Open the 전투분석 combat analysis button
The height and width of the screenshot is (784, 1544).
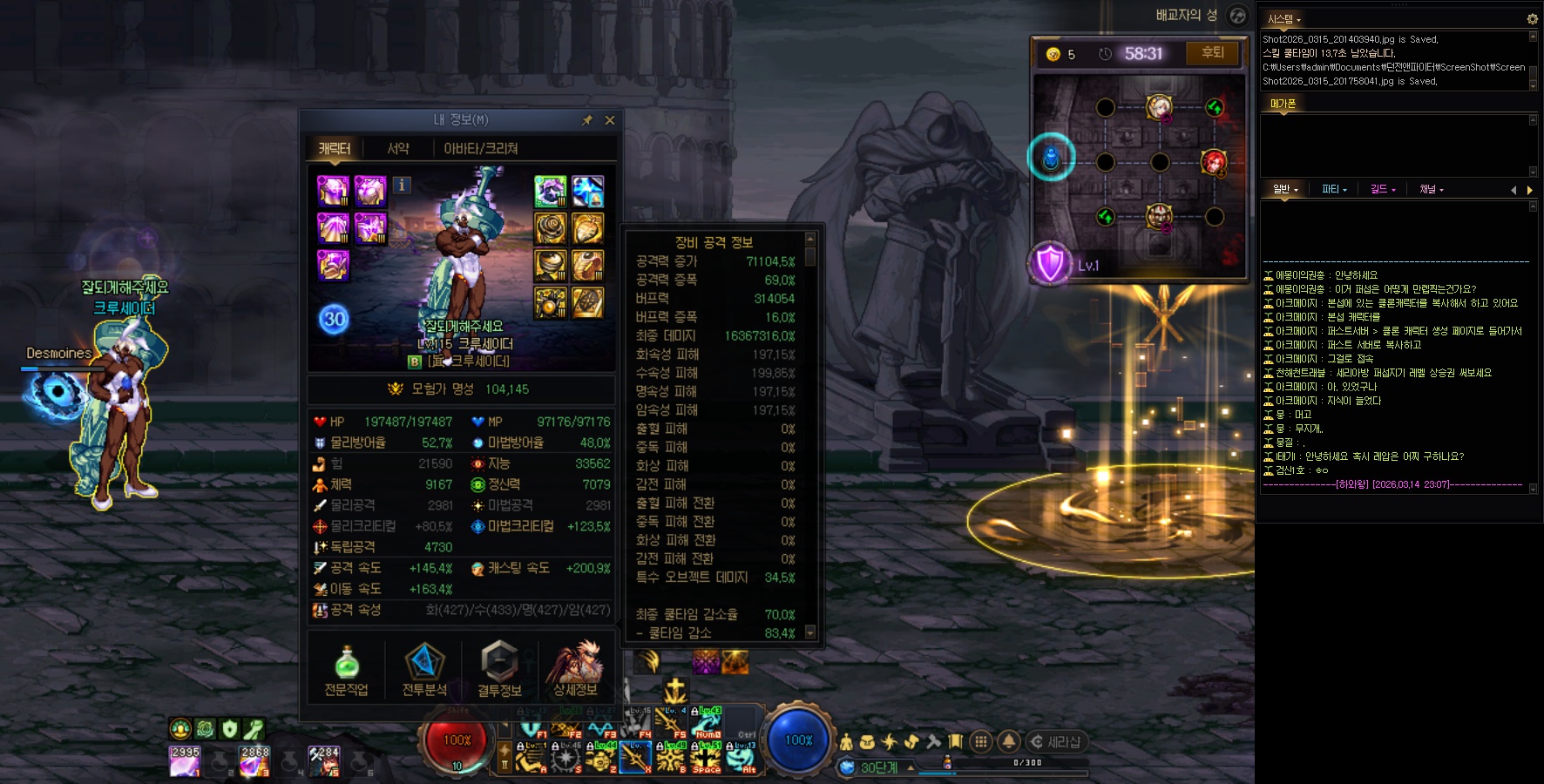pos(424,669)
